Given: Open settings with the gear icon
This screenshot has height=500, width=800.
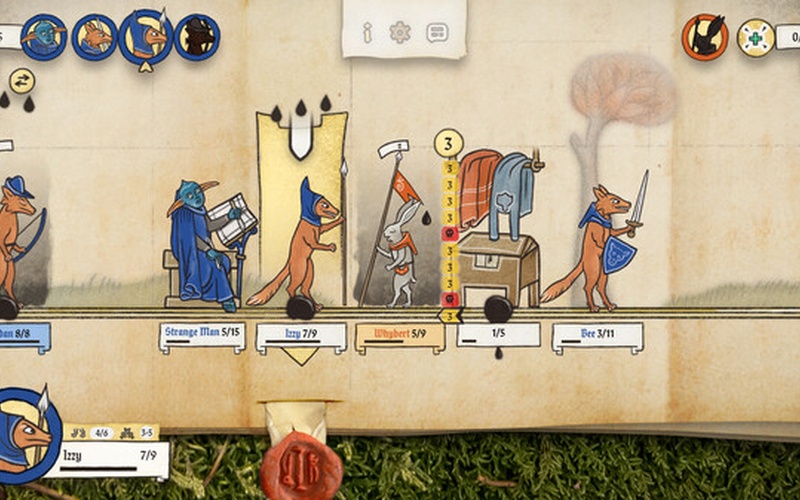Looking at the screenshot, I should 400,32.
